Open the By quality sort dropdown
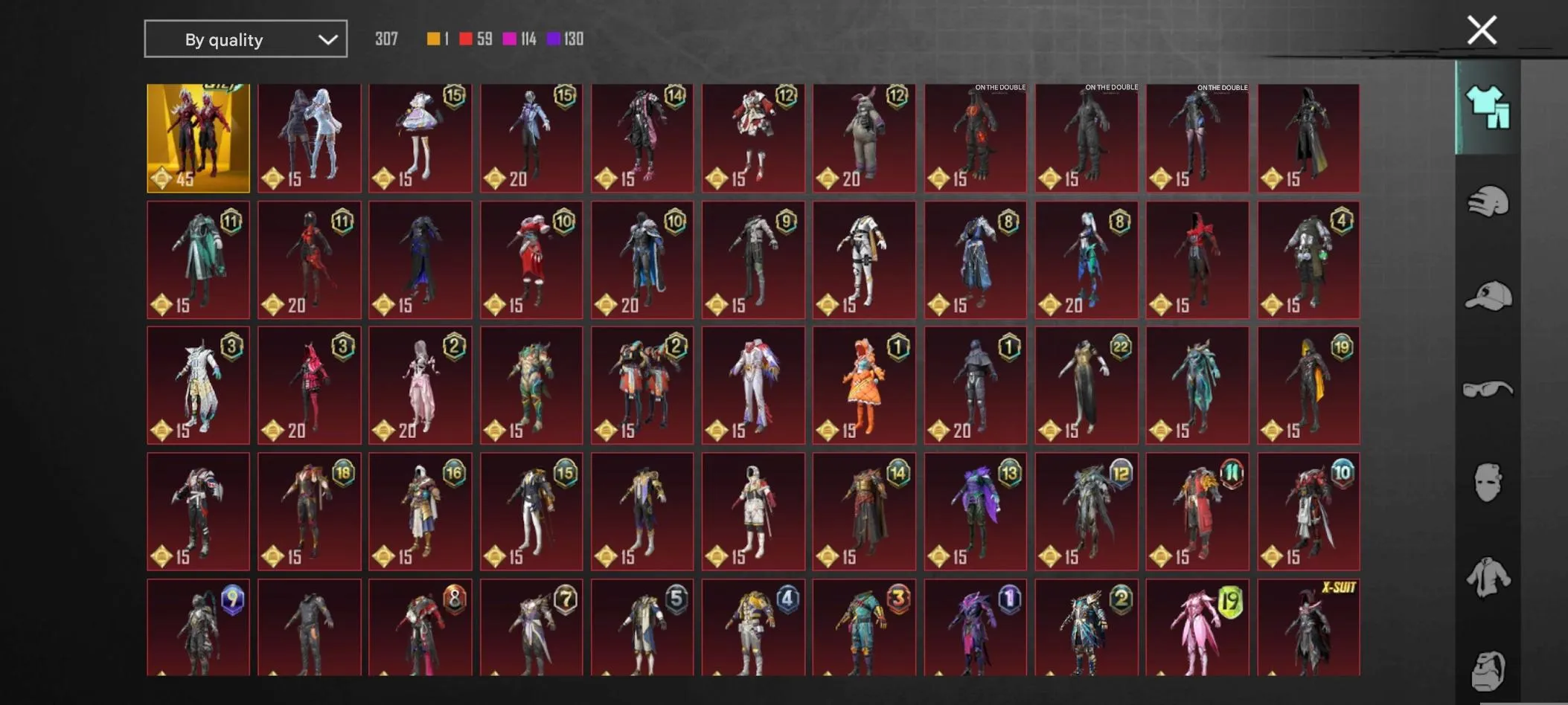Screen dimensions: 1568x705 (x=246, y=39)
